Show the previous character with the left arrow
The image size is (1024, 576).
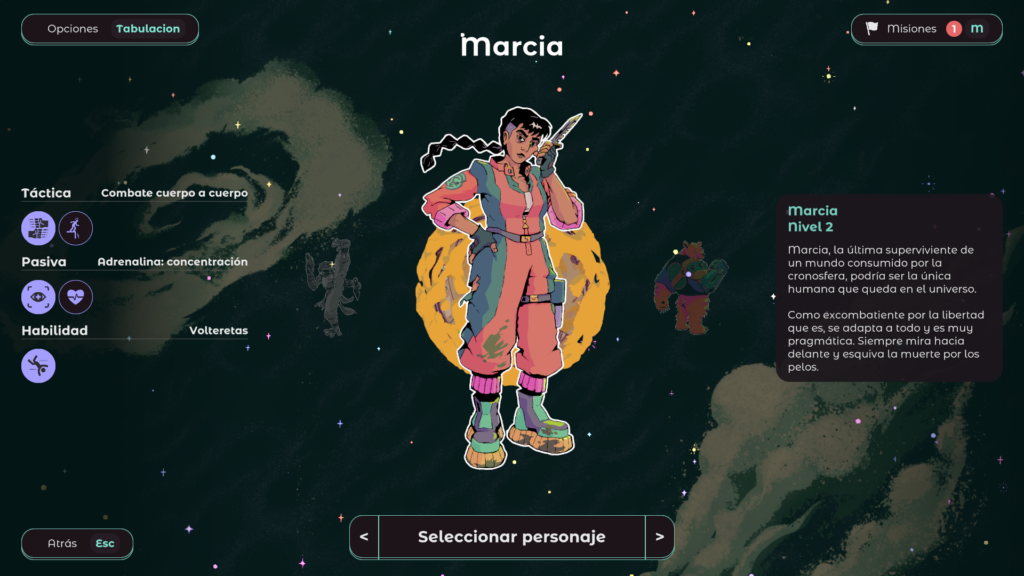pyautogui.click(x=364, y=537)
